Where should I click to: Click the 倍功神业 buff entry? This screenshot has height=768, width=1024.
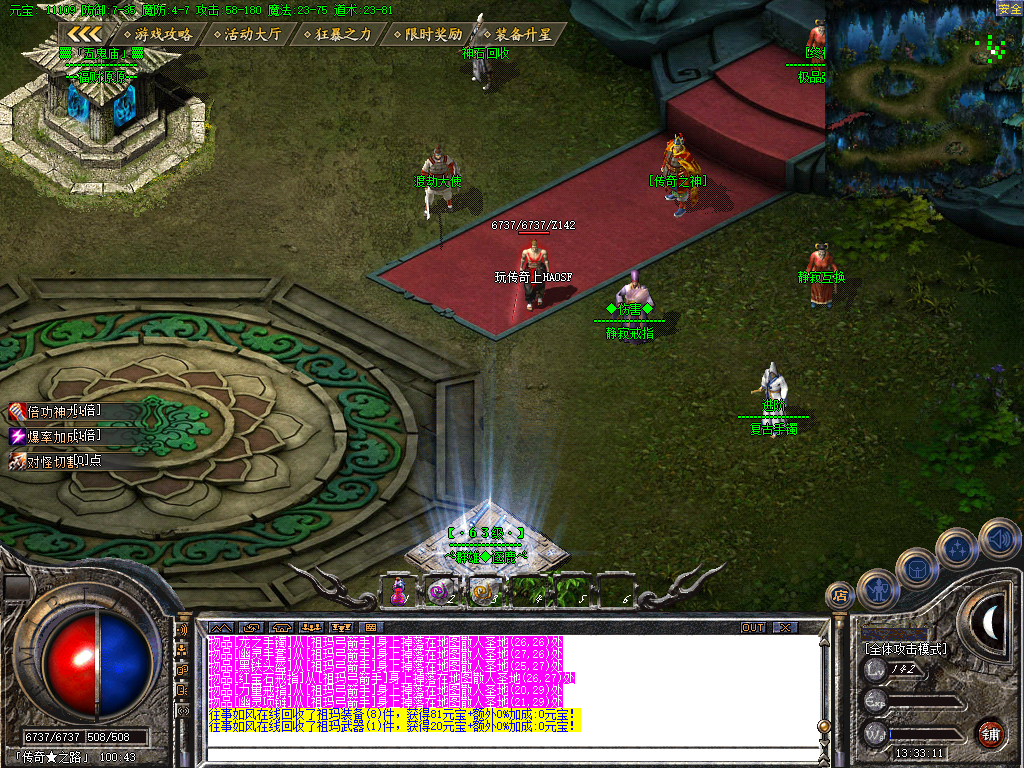click(58, 411)
